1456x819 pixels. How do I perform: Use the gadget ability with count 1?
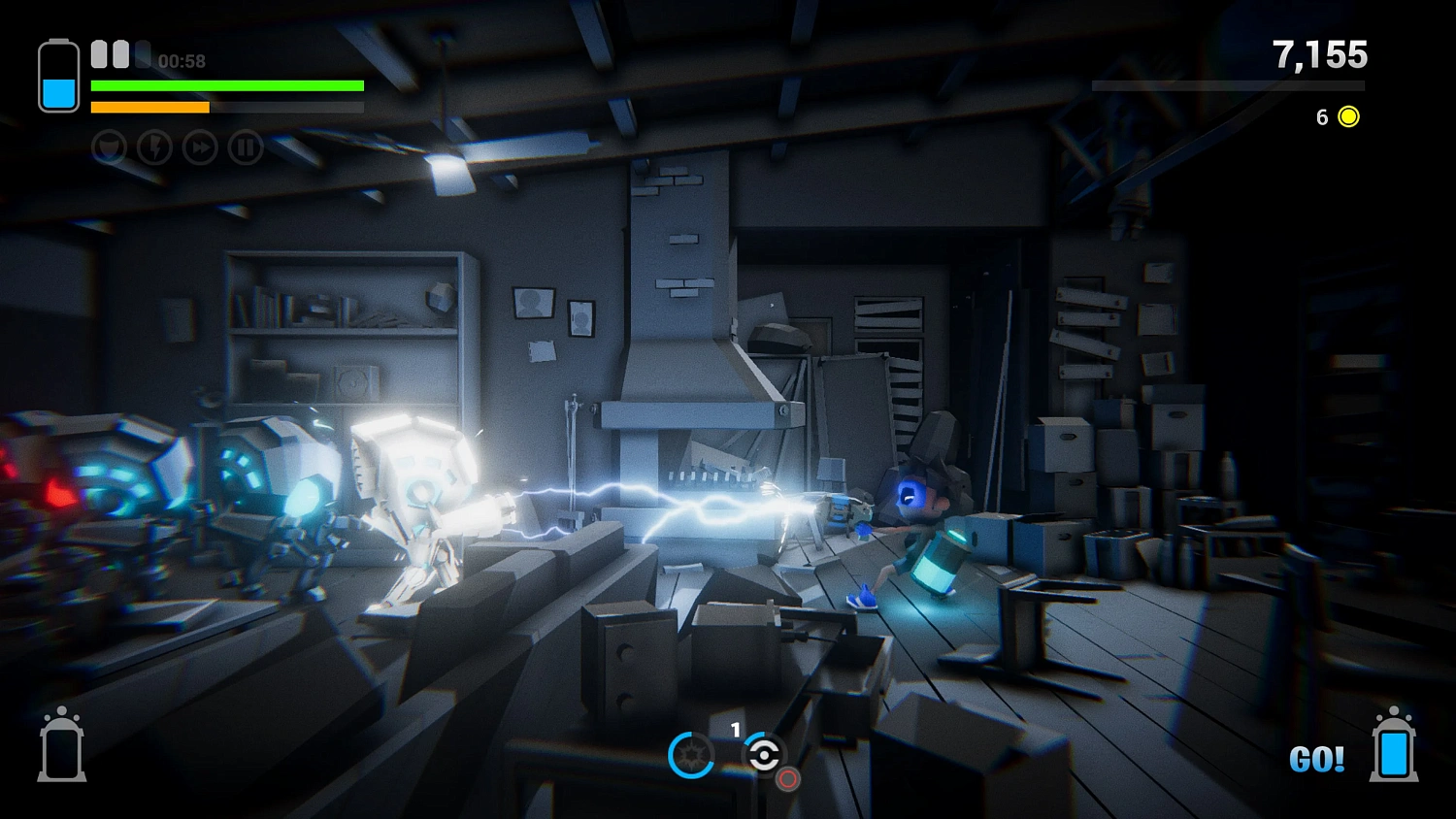coord(763,755)
